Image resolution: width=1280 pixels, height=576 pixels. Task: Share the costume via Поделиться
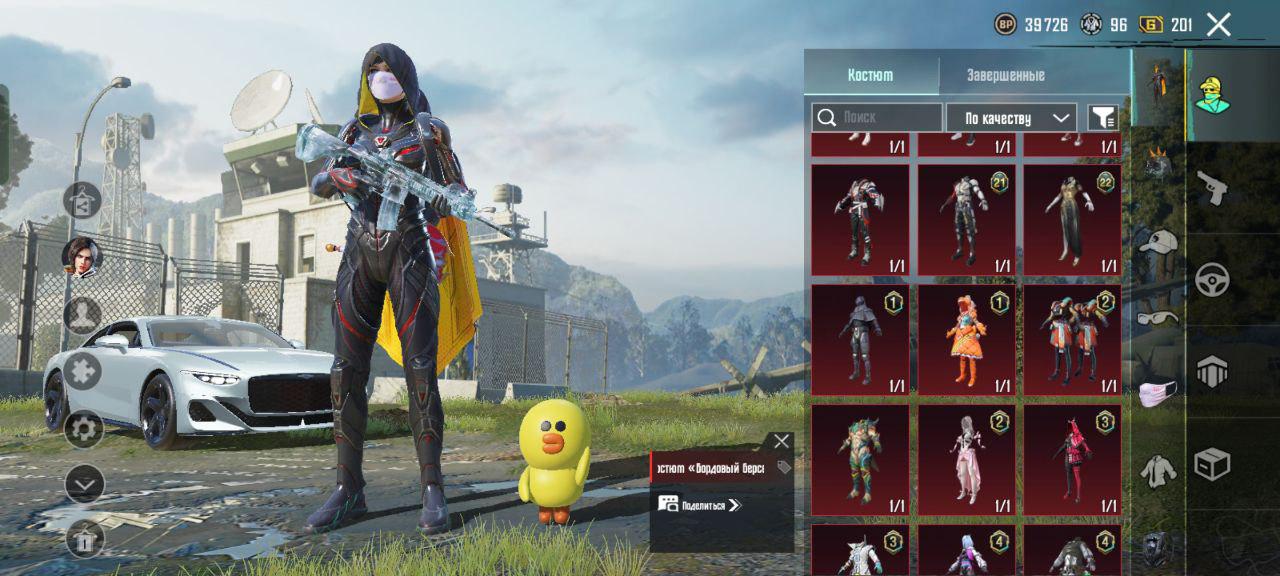[x=700, y=505]
